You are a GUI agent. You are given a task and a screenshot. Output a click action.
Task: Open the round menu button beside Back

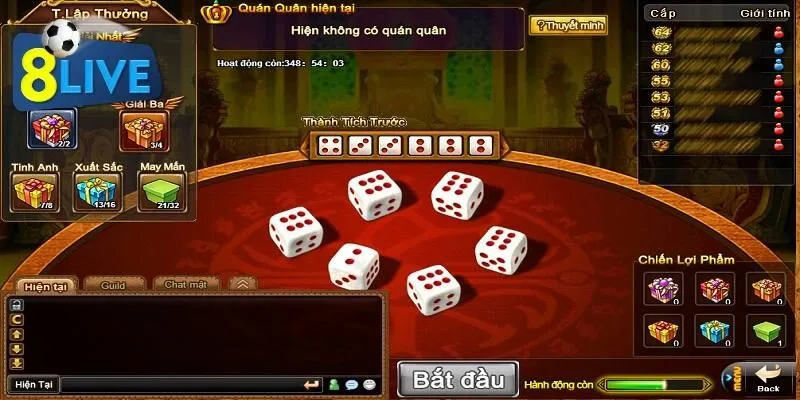731,379
